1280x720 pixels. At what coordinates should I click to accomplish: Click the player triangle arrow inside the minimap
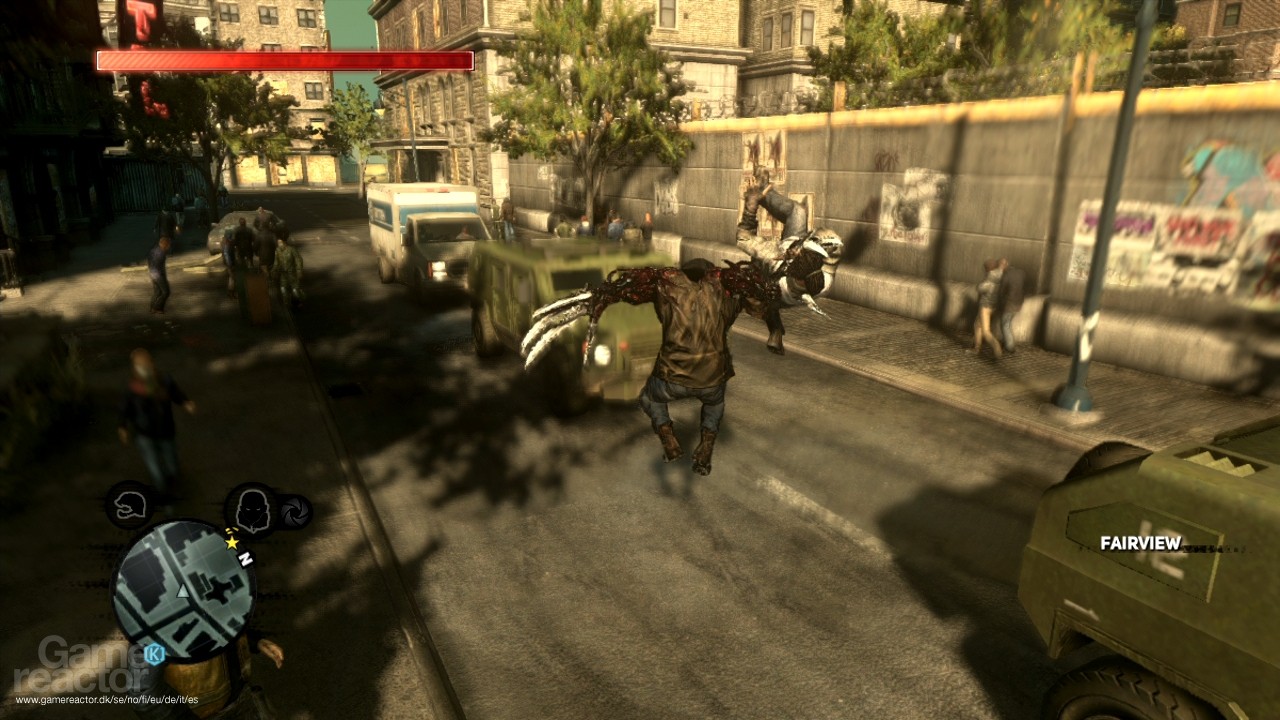[x=182, y=591]
